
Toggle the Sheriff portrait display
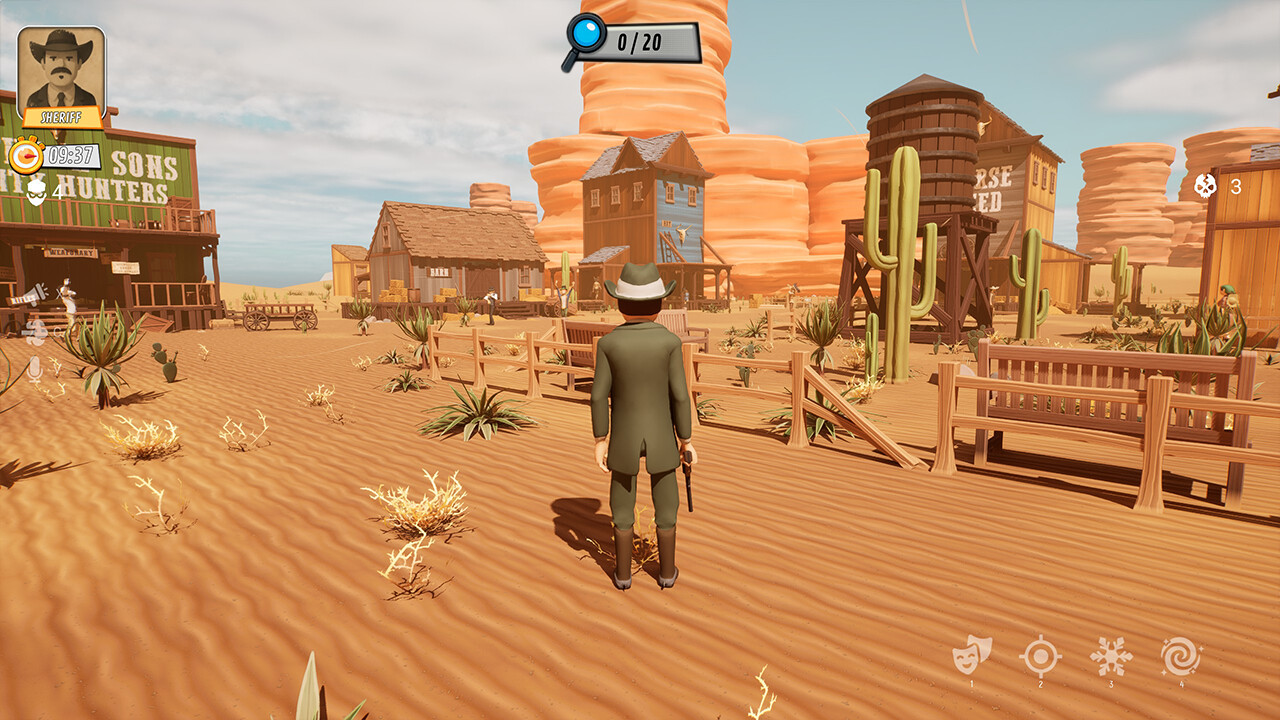point(62,70)
